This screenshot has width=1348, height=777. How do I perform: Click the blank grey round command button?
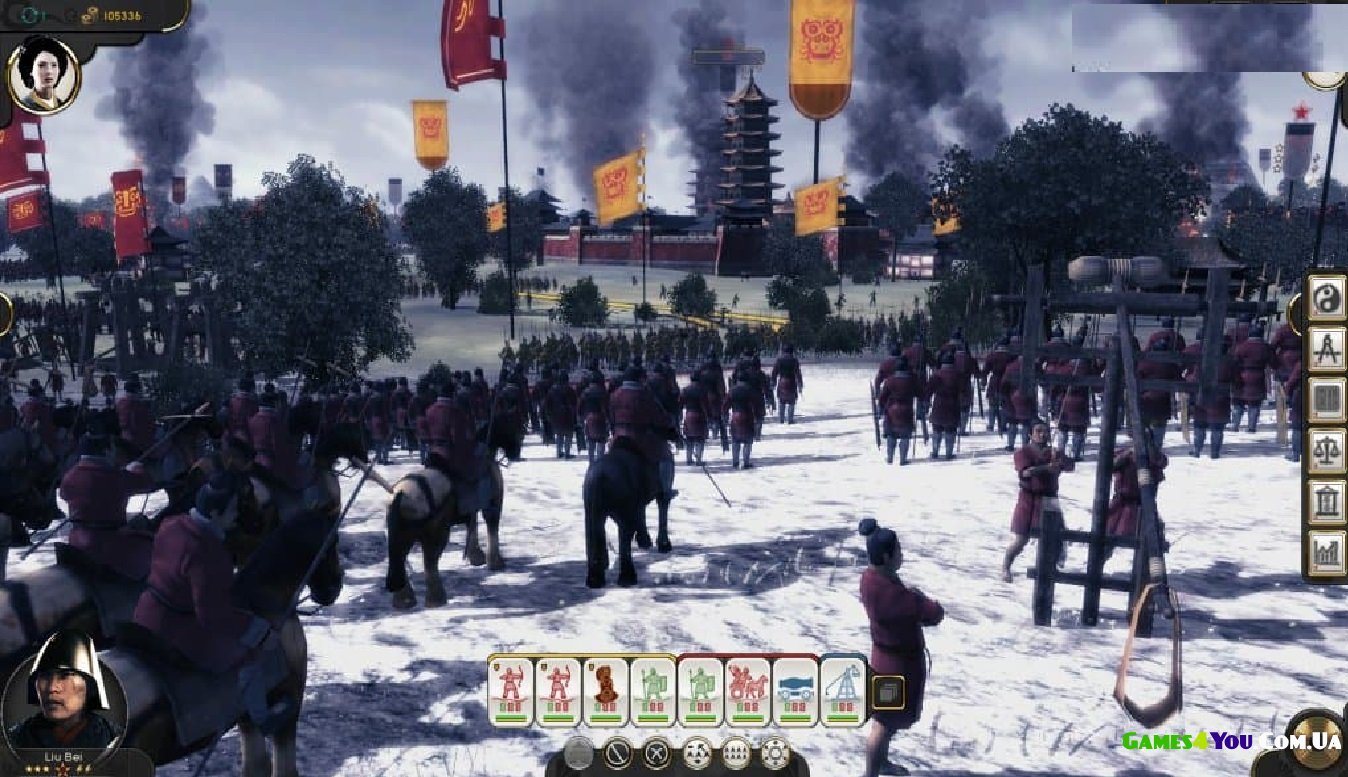[x=579, y=752]
